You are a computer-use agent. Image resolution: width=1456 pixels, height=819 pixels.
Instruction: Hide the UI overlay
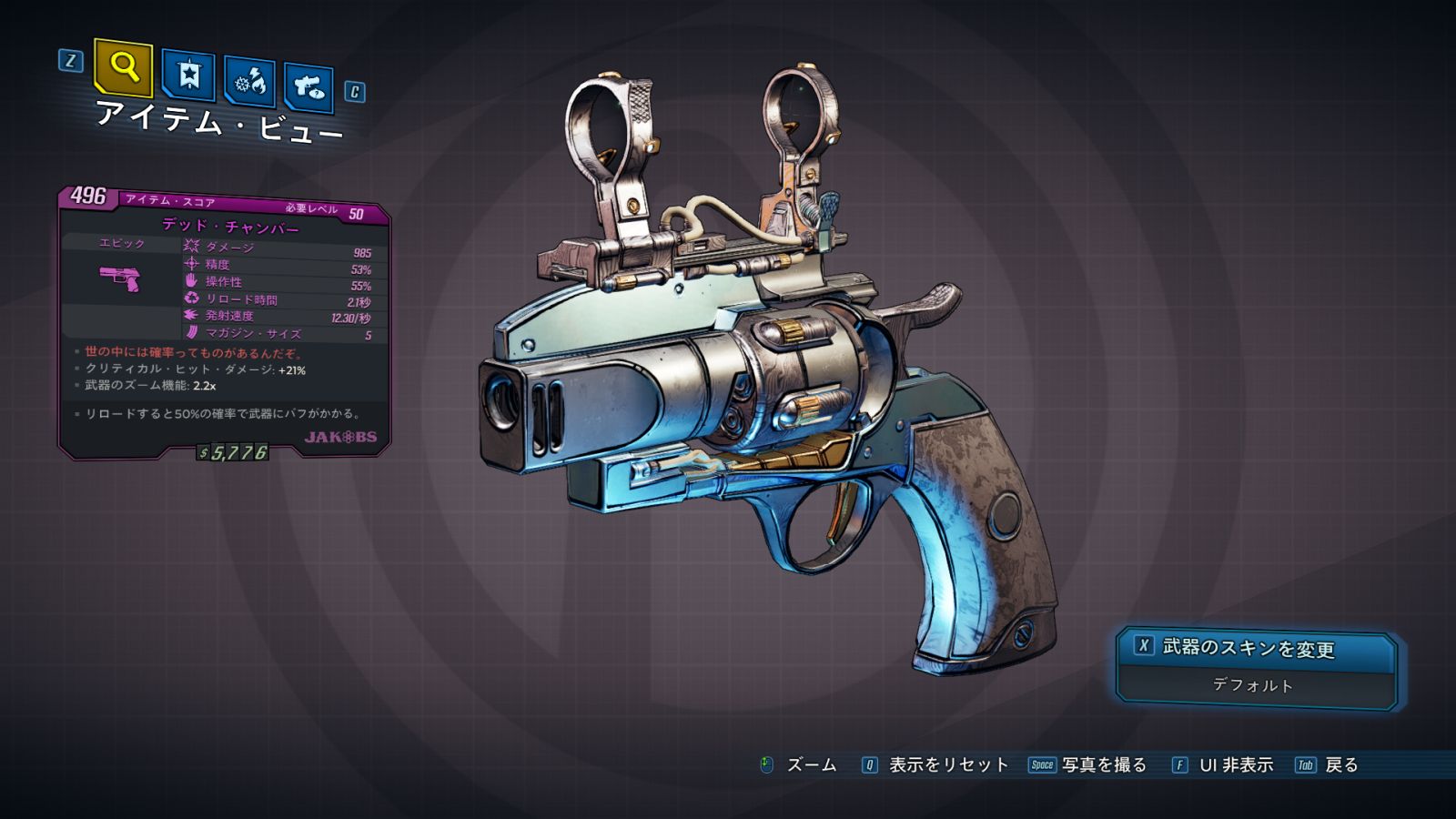[1224, 765]
